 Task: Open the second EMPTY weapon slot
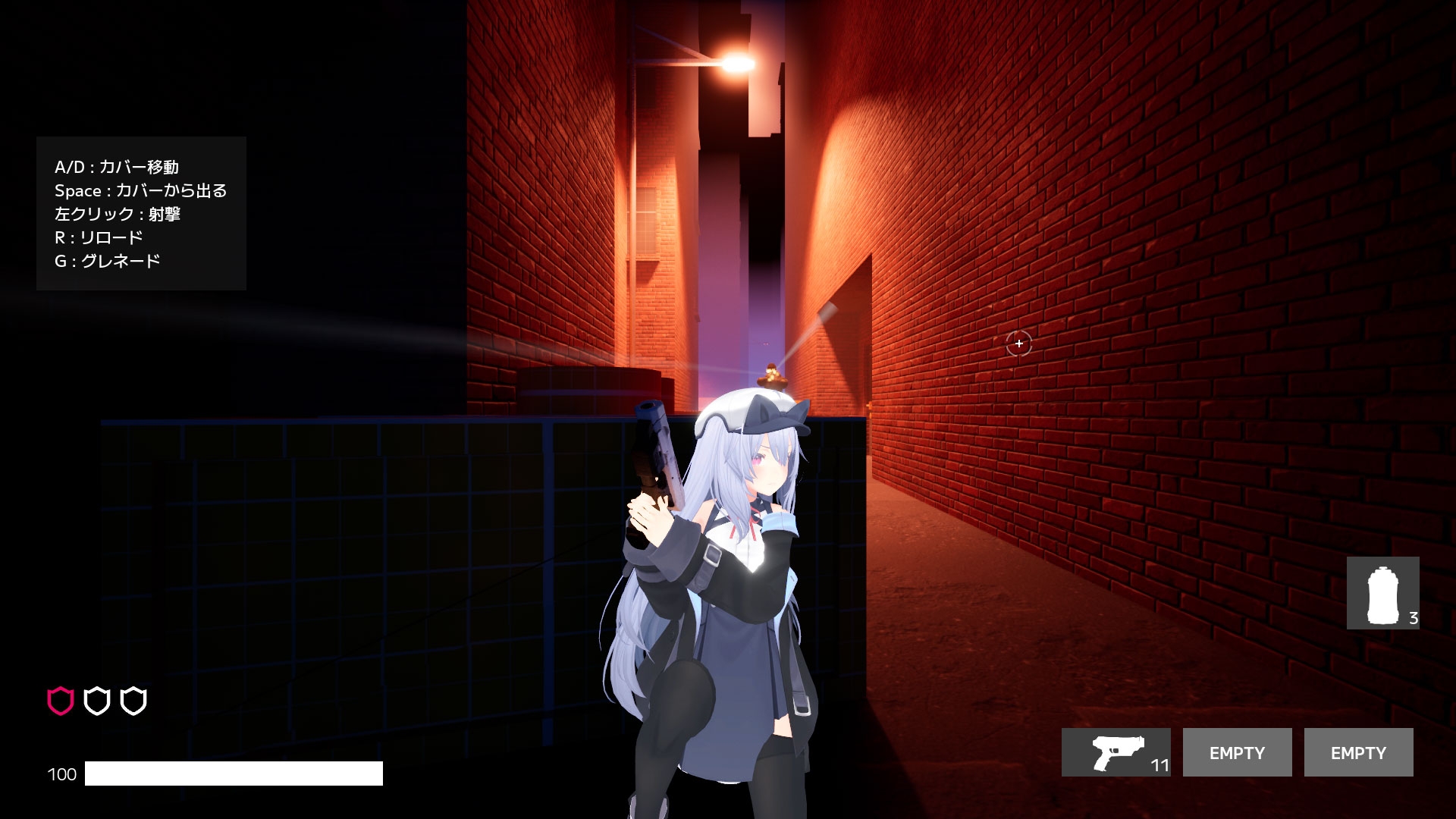coord(1358,752)
